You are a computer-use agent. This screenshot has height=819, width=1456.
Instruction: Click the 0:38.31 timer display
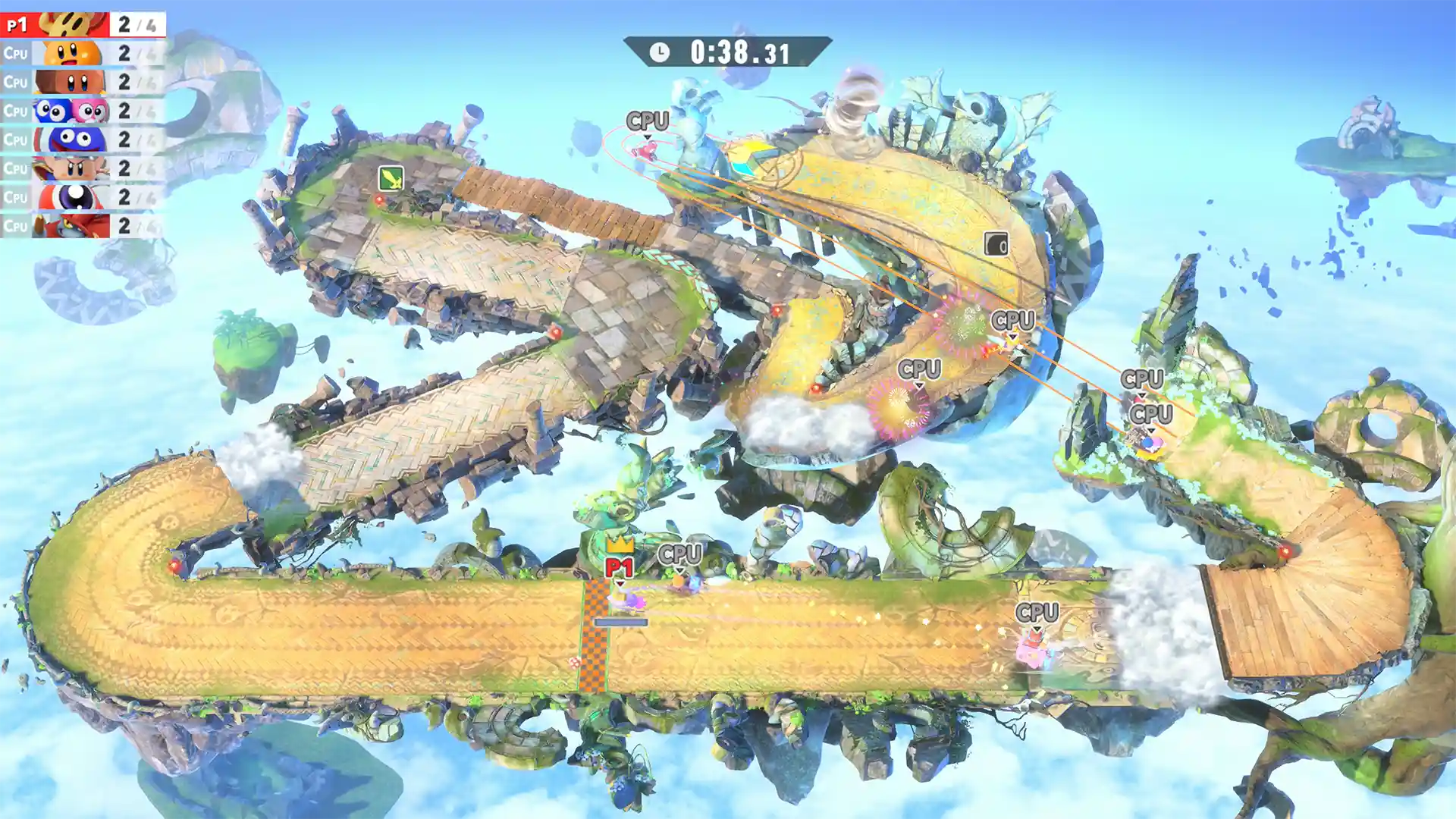(x=739, y=52)
